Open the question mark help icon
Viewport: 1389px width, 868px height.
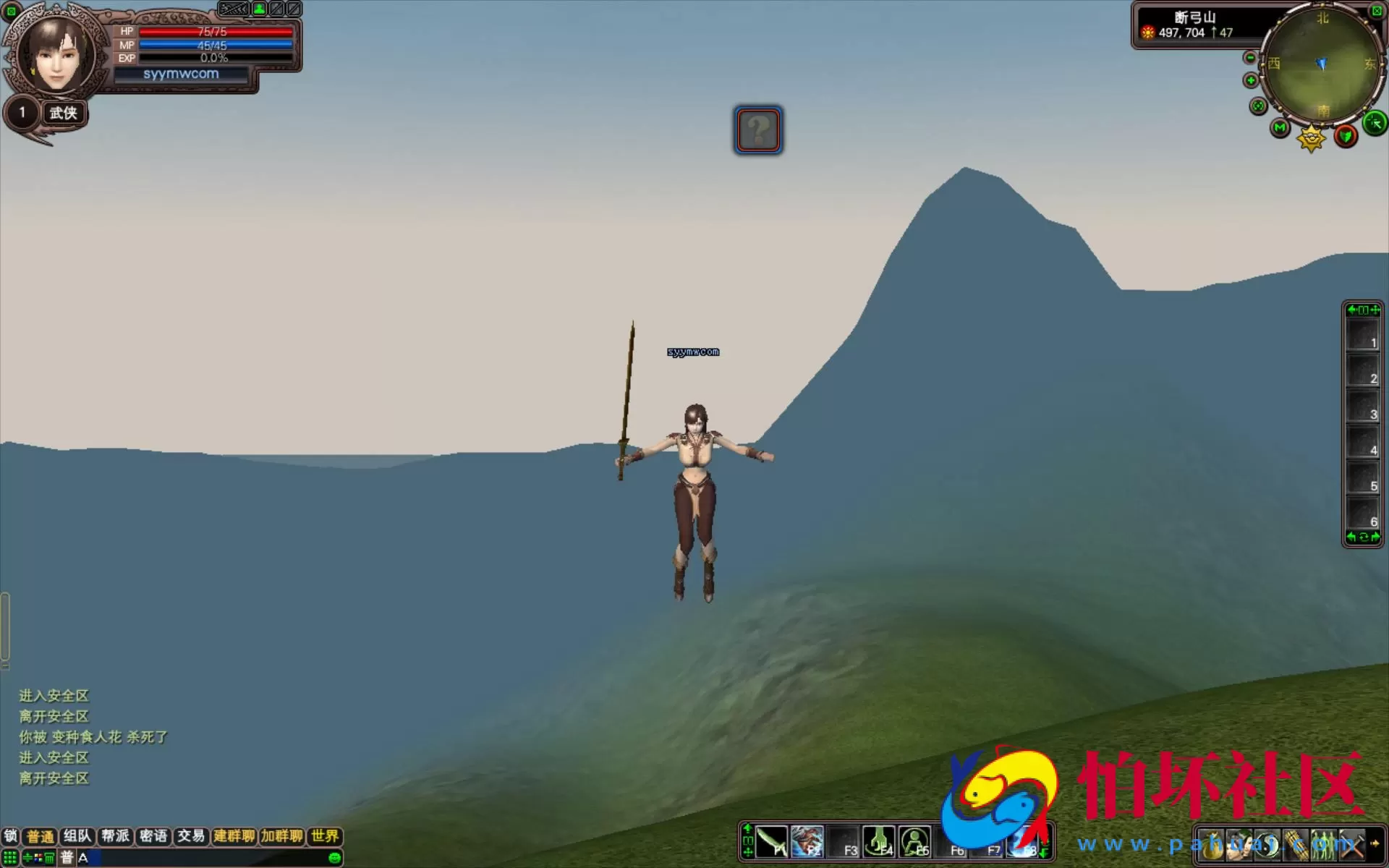(757, 130)
